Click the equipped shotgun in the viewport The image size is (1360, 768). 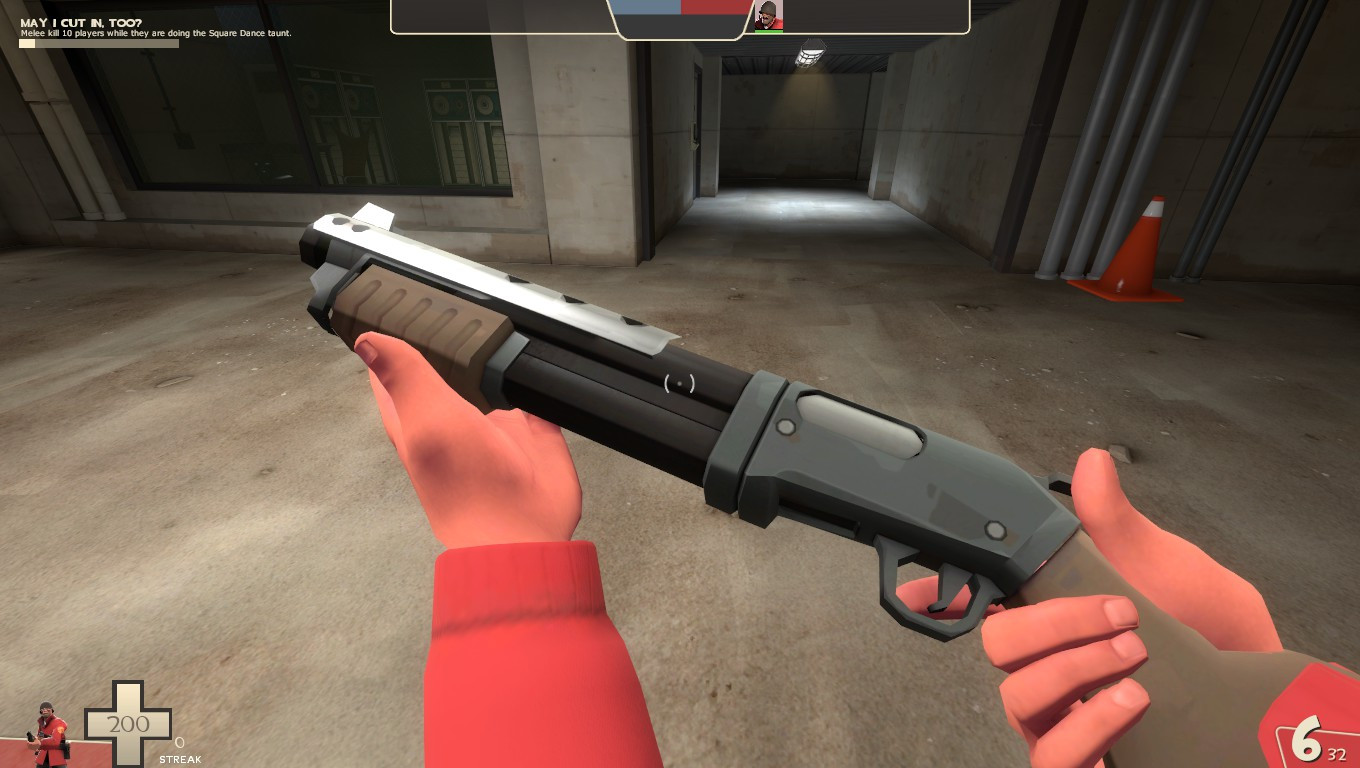tap(680, 400)
